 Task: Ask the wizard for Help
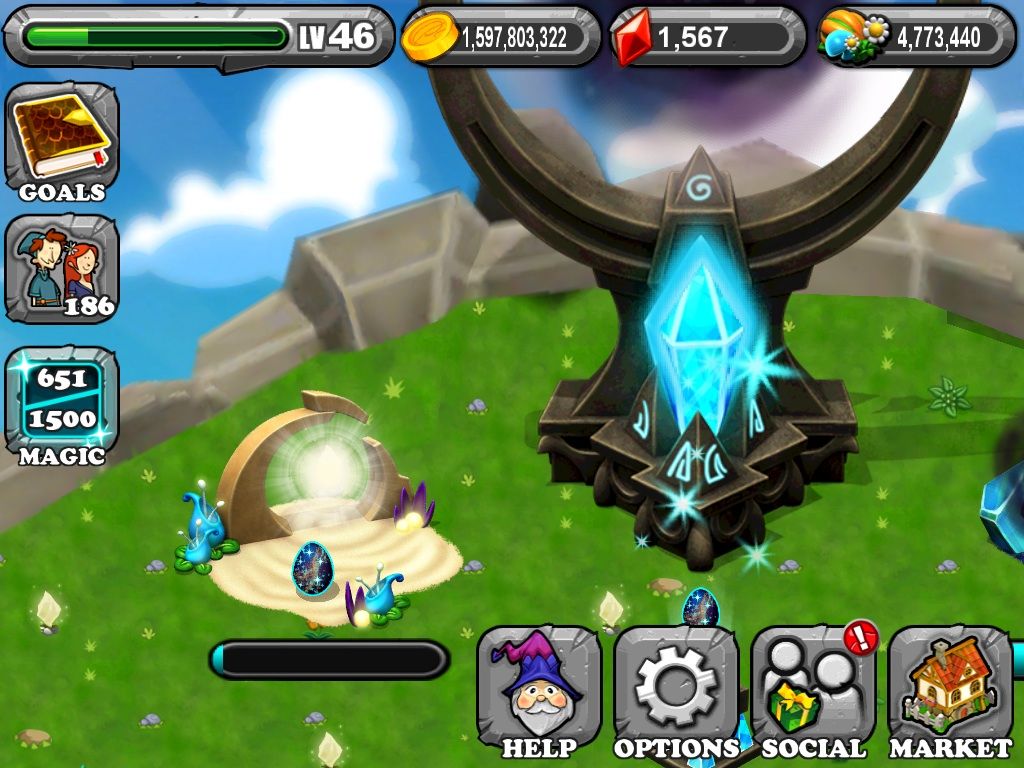tap(539, 692)
